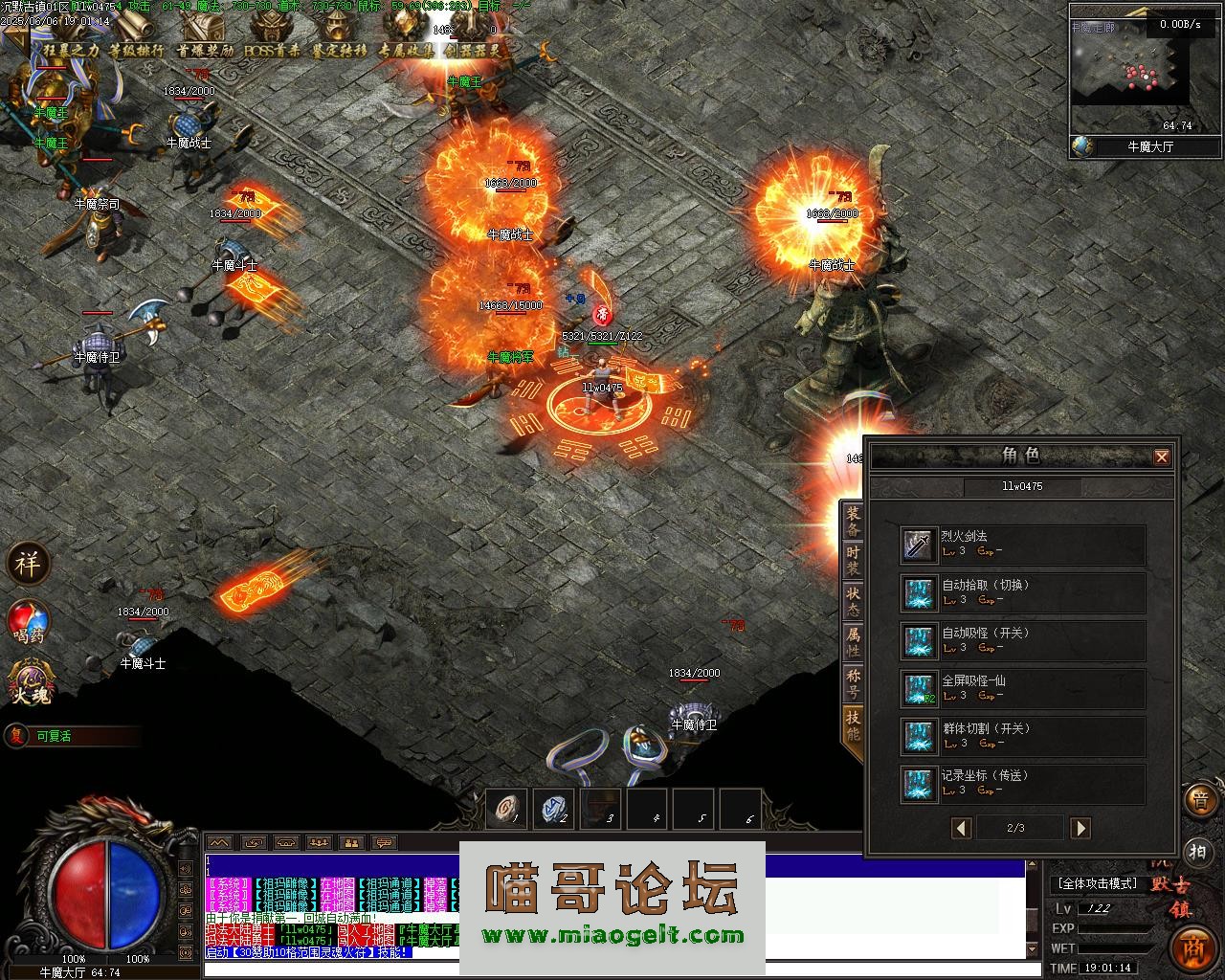This screenshot has width=1225, height=980.
Task: Go to the next skill page
Action: [1080, 828]
